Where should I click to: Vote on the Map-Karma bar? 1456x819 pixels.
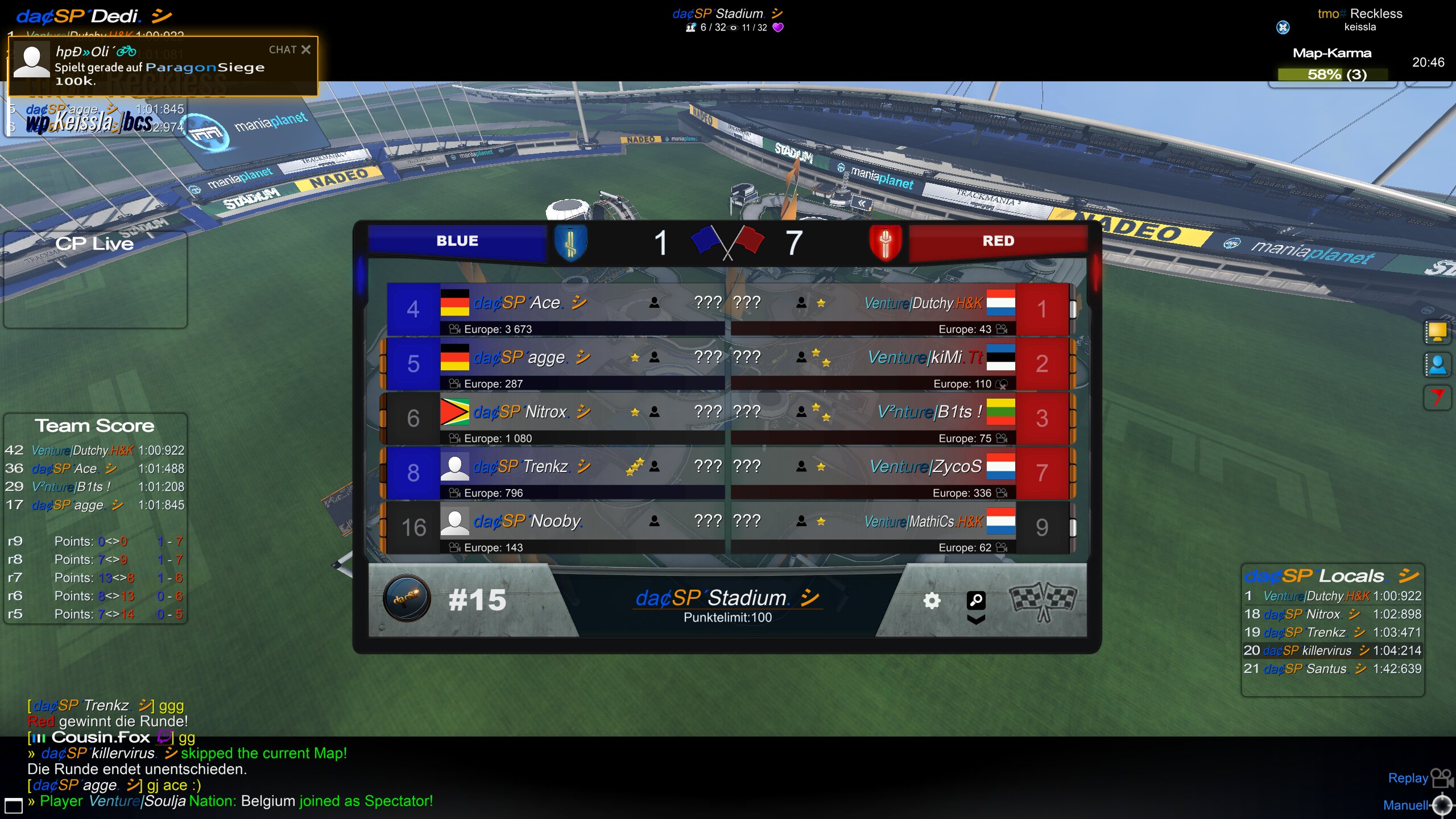pyautogui.click(x=1332, y=75)
